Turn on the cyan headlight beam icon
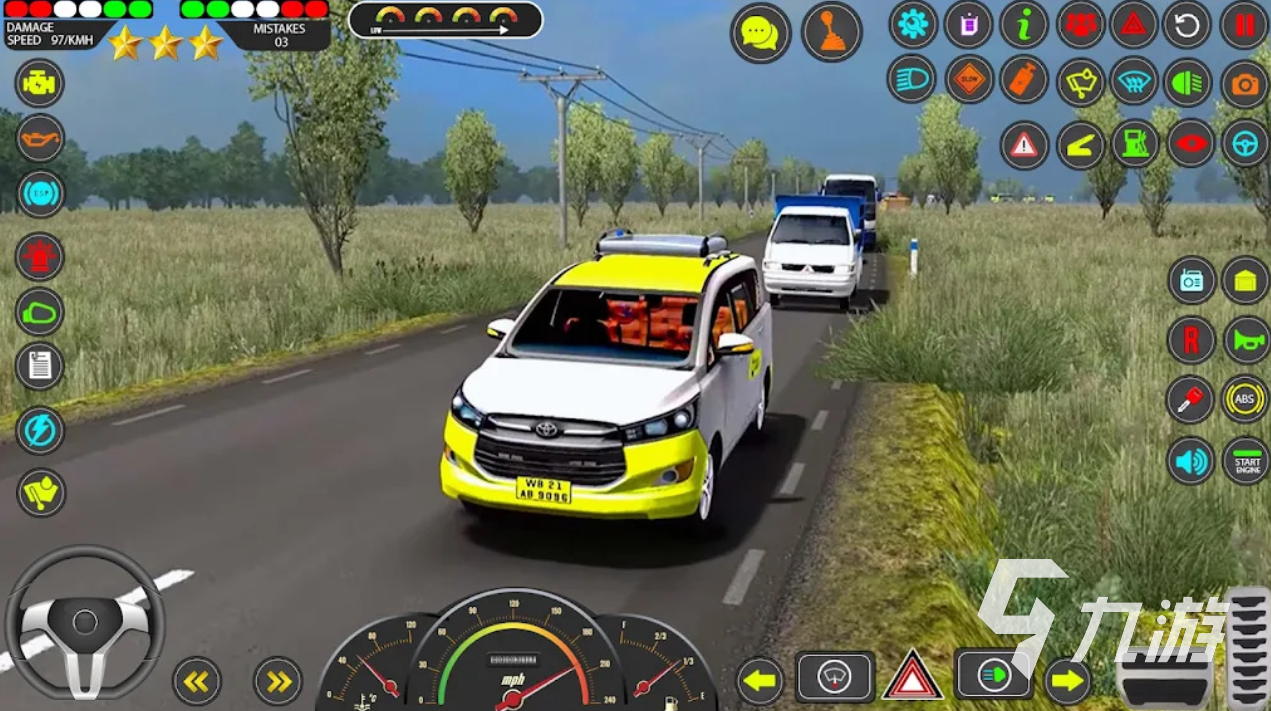Screen dimensions: 1271x711 912,80
